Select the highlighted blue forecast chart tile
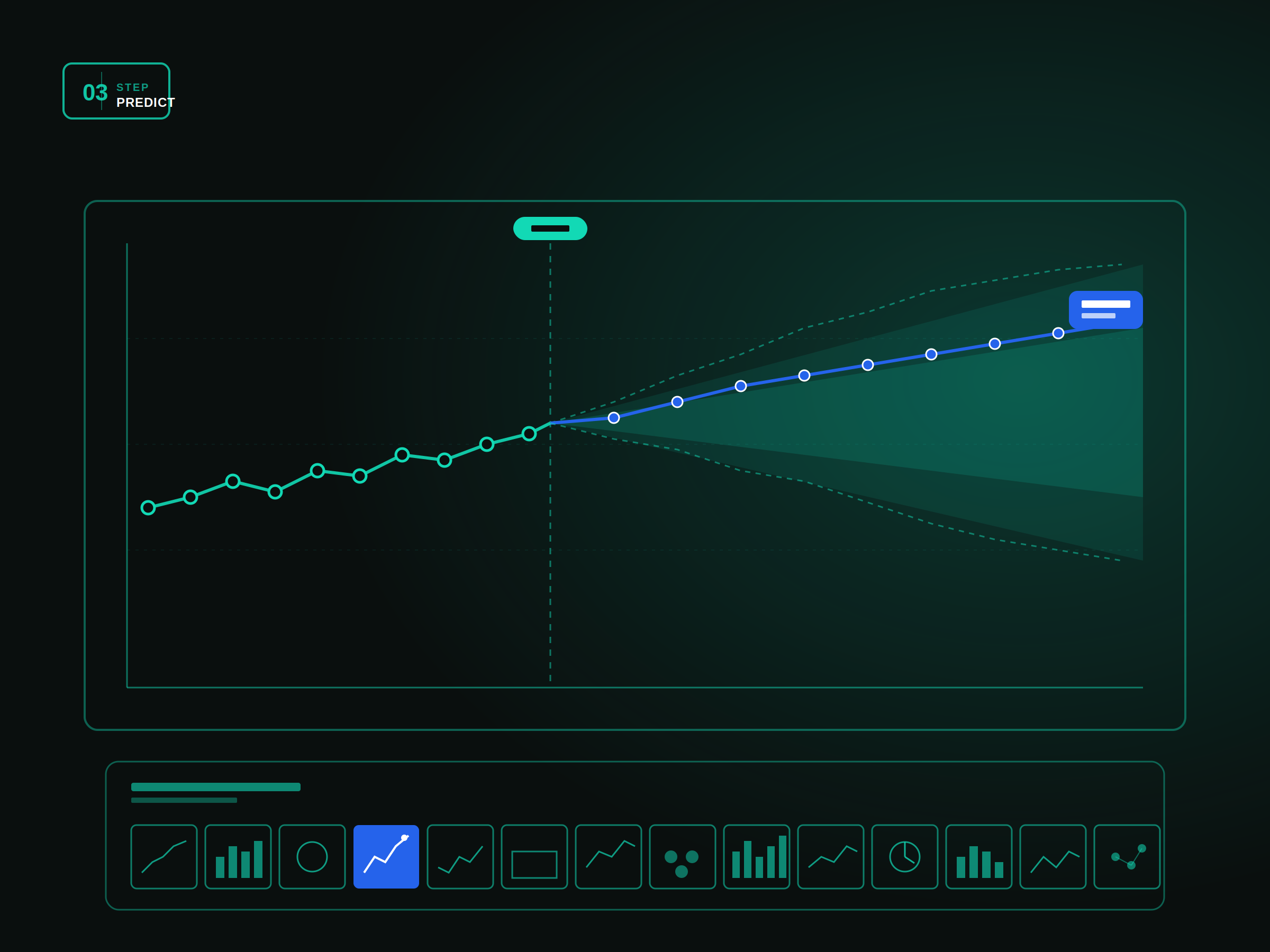 pos(386,856)
